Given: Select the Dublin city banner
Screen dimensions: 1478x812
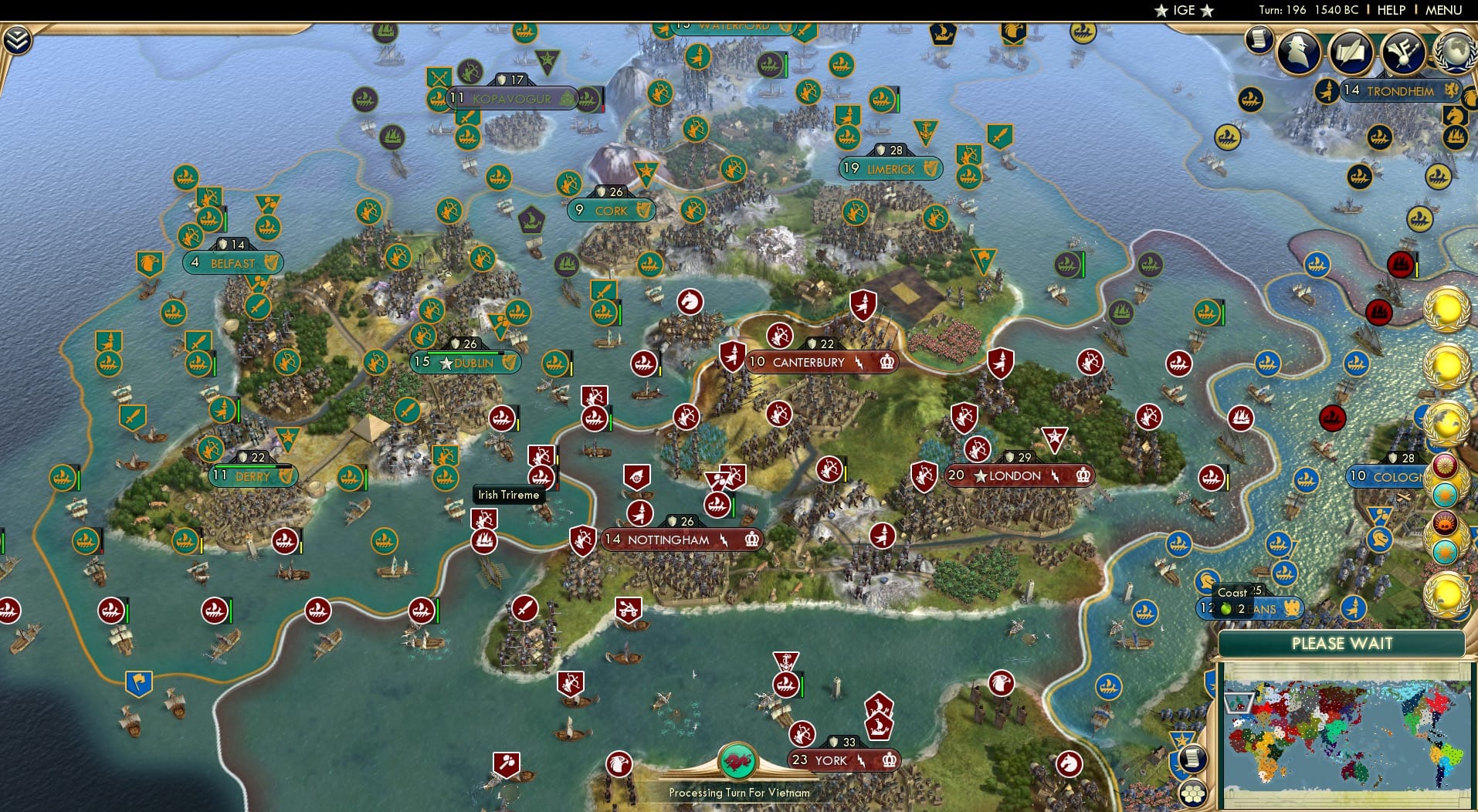Looking at the screenshot, I should [x=464, y=361].
